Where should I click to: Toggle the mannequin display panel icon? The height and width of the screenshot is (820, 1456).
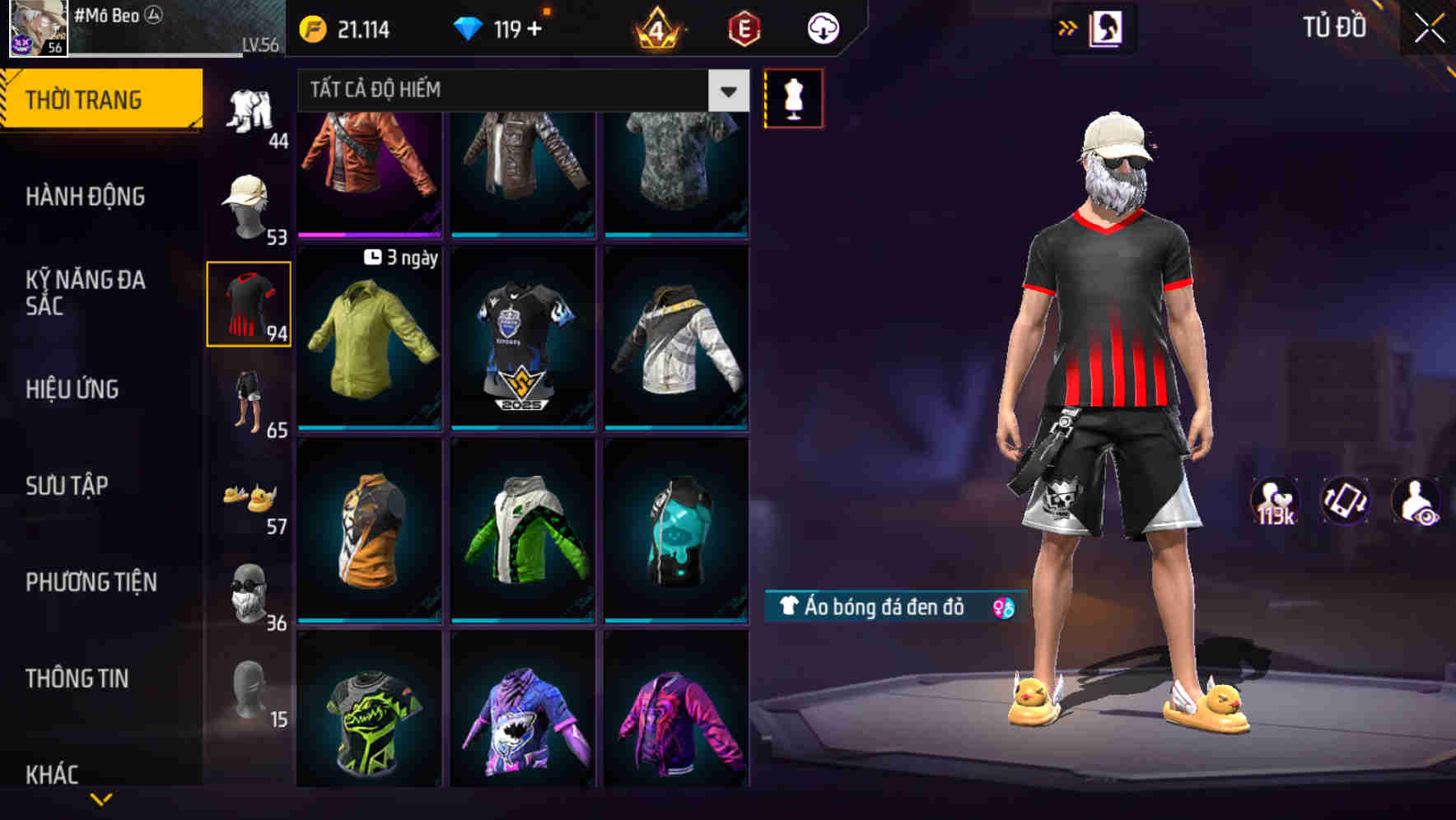pyautogui.click(x=794, y=98)
